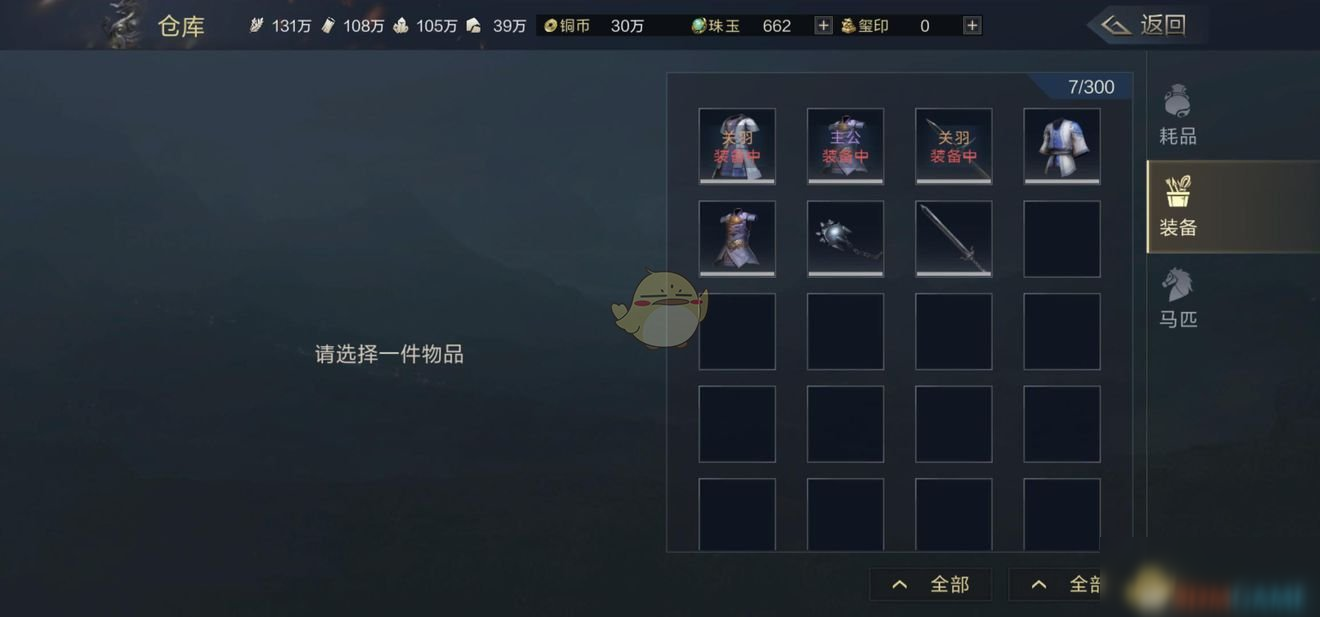The image size is (1320, 617).
Task: Choose the armor equipped by 主公
Action: click(x=845, y=146)
